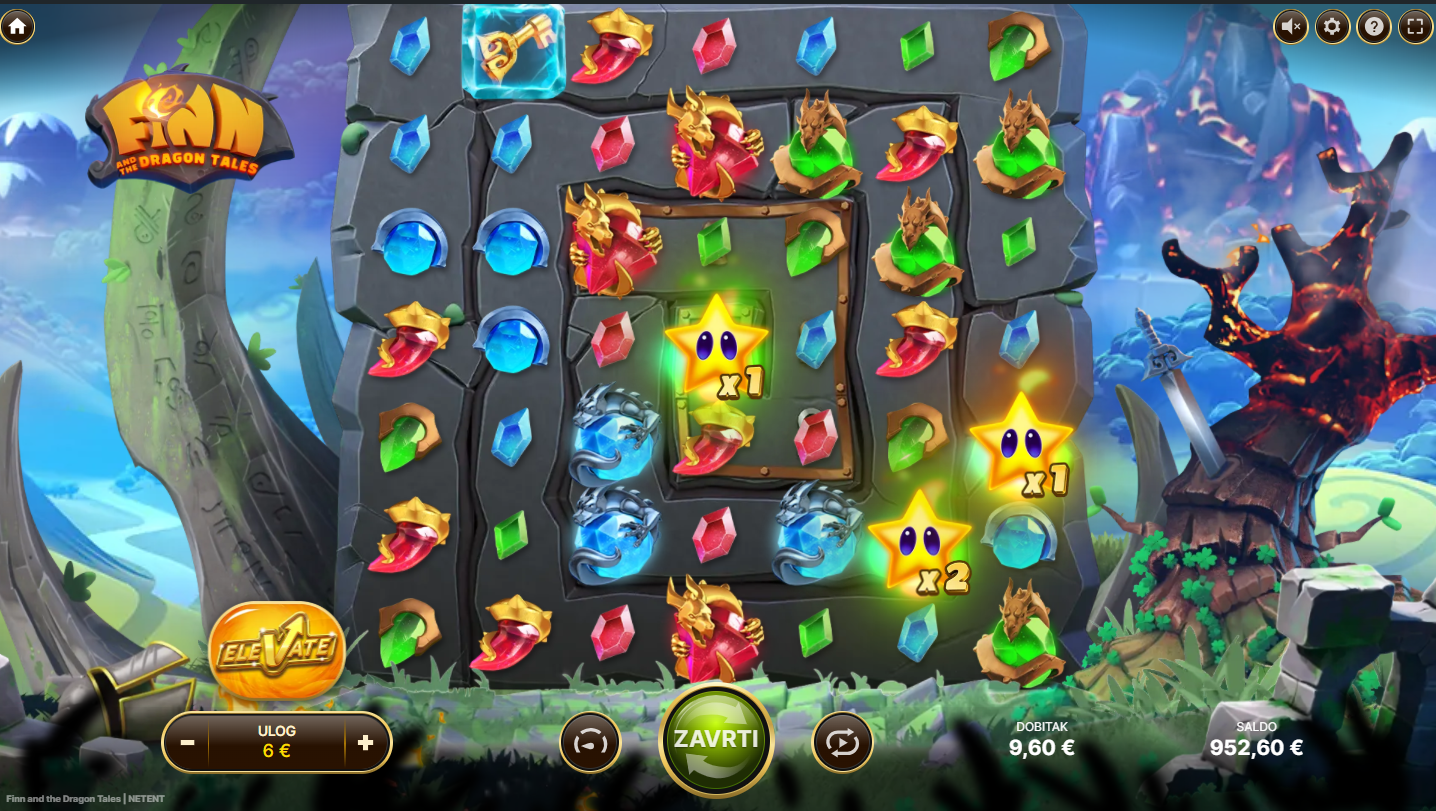Decrease the bet with the minus button
The image size is (1436, 811).
click(187, 743)
